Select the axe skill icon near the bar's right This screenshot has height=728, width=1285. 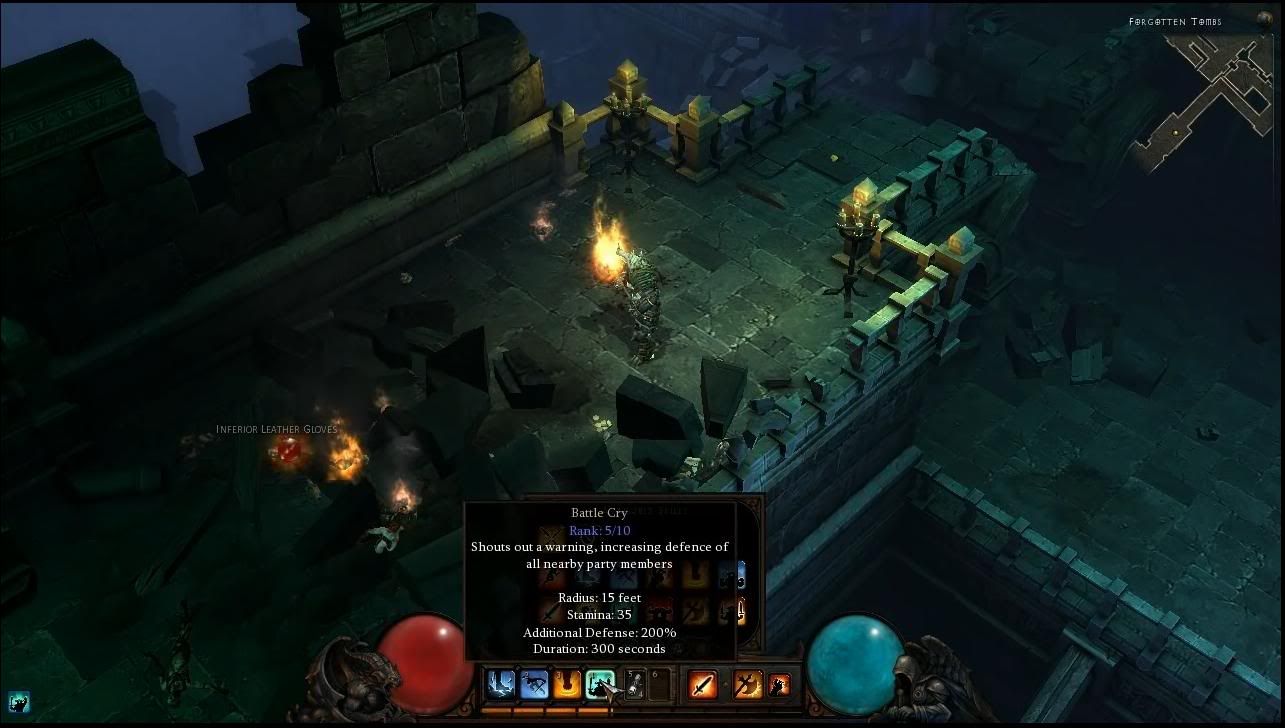(747, 684)
